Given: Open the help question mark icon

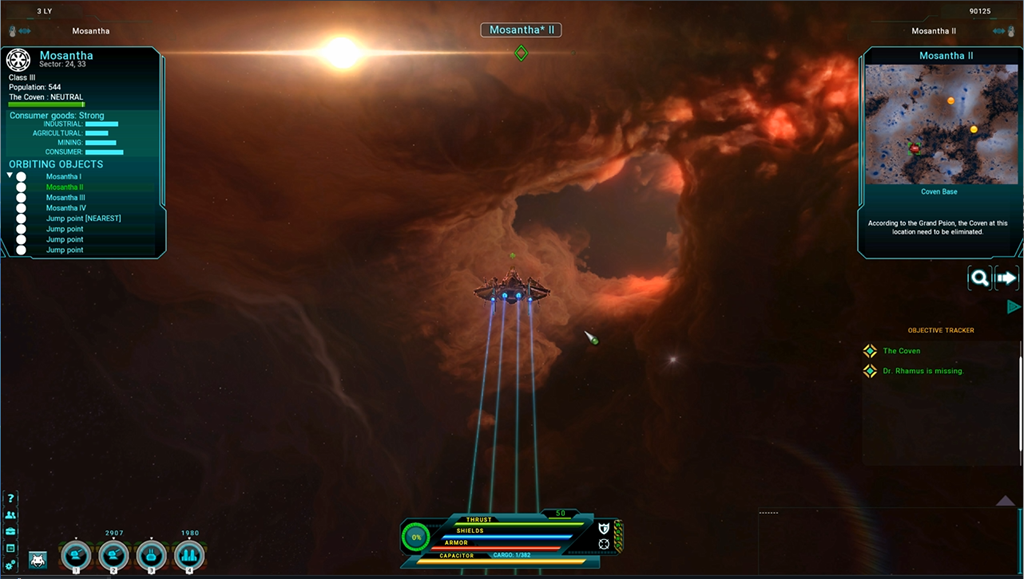Looking at the screenshot, I should point(11,499).
